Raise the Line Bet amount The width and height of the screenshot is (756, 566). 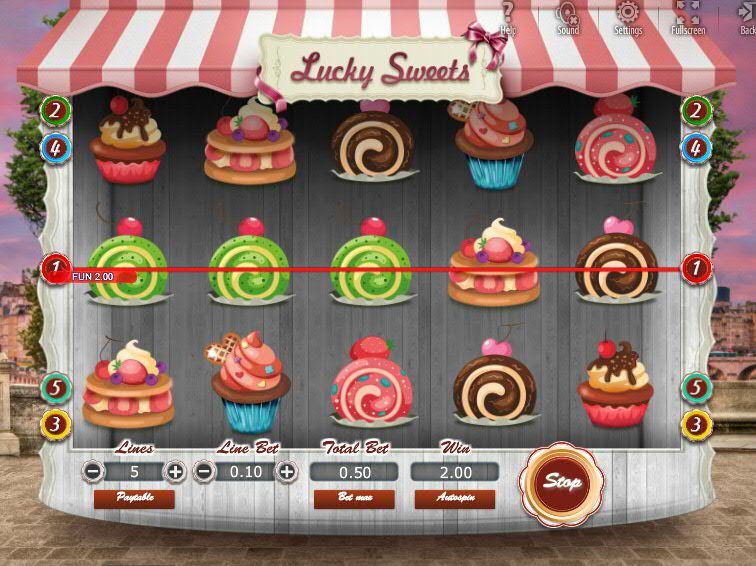click(x=287, y=471)
